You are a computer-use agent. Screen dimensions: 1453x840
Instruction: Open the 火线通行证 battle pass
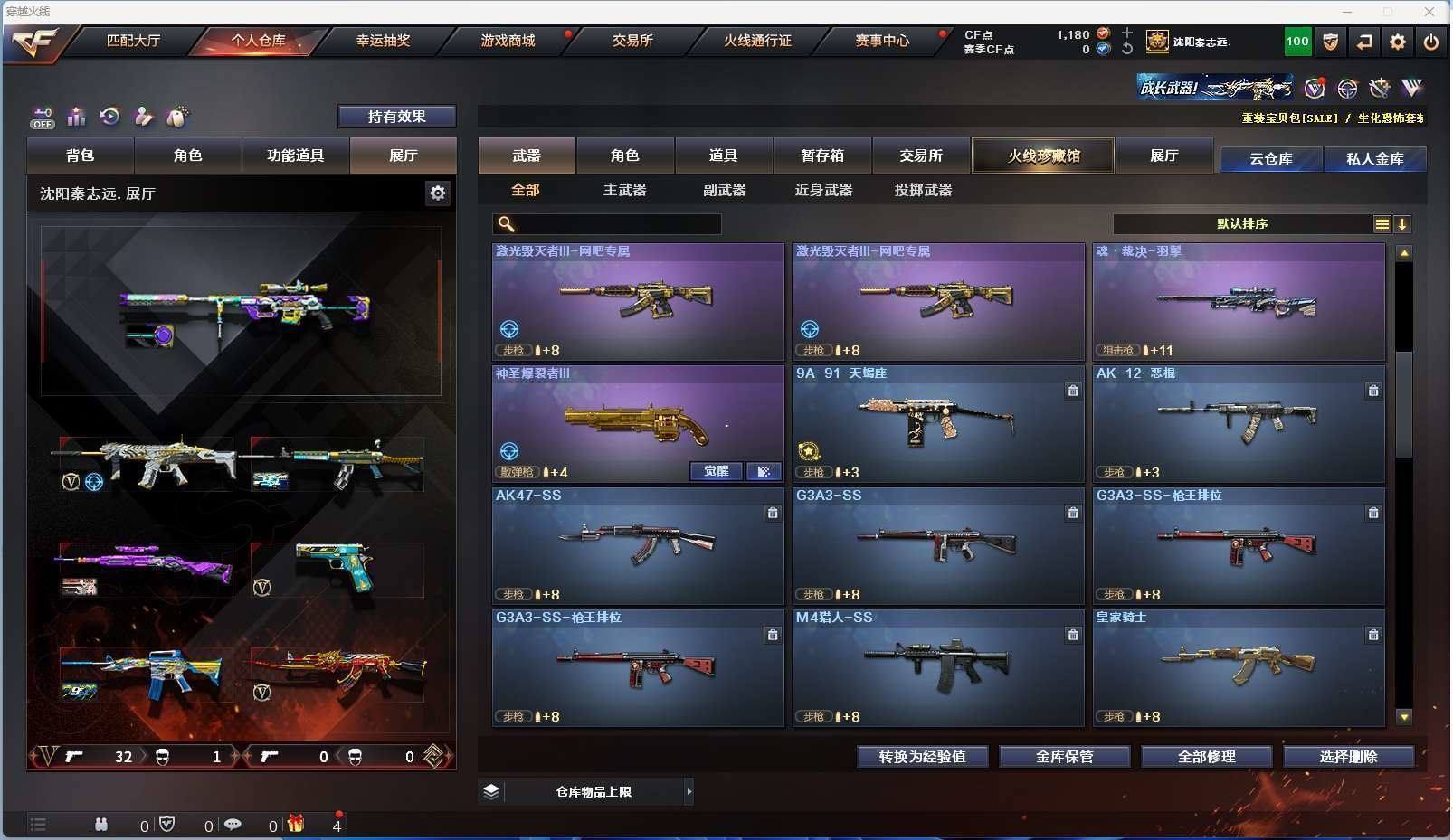pyautogui.click(x=757, y=41)
